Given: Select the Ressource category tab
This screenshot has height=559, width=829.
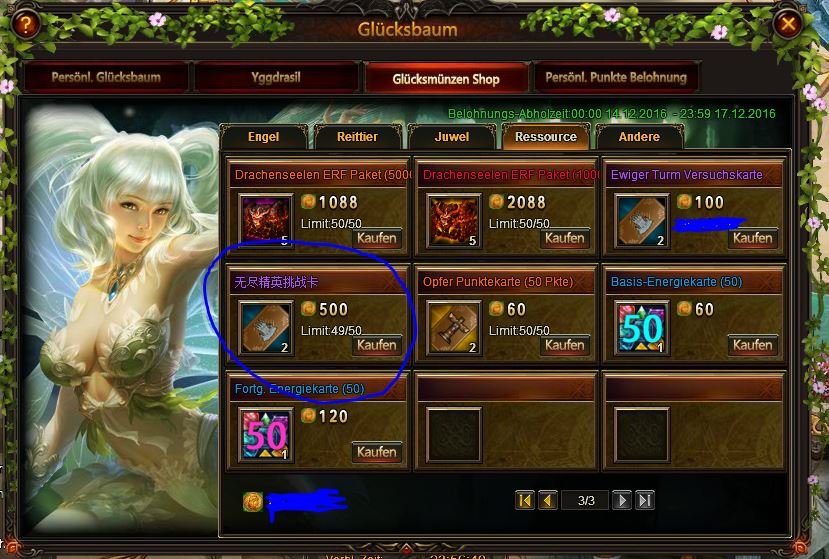Looking at the screenshot, I should pos(546,137).
